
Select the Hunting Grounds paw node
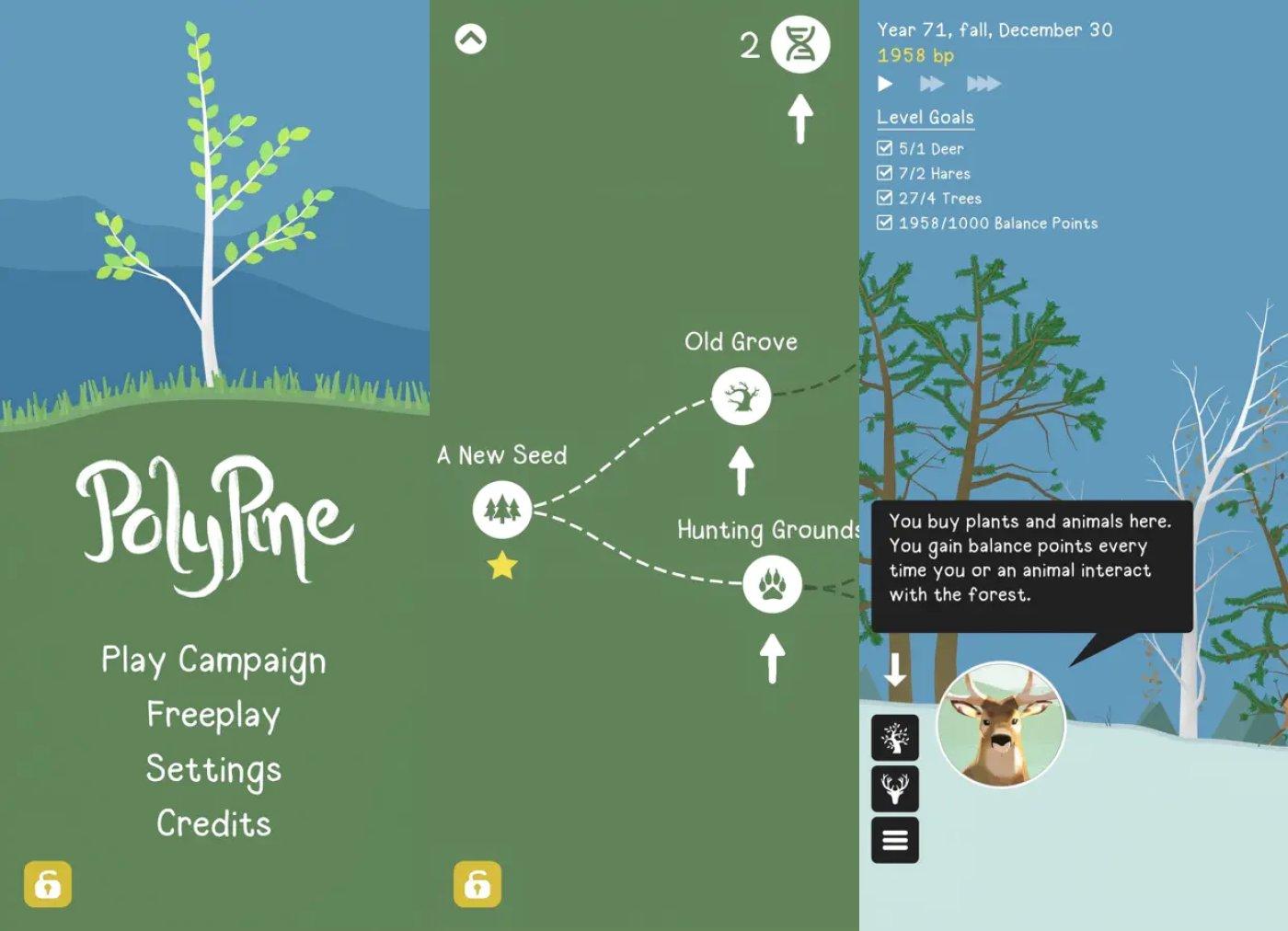pos(771,582)
